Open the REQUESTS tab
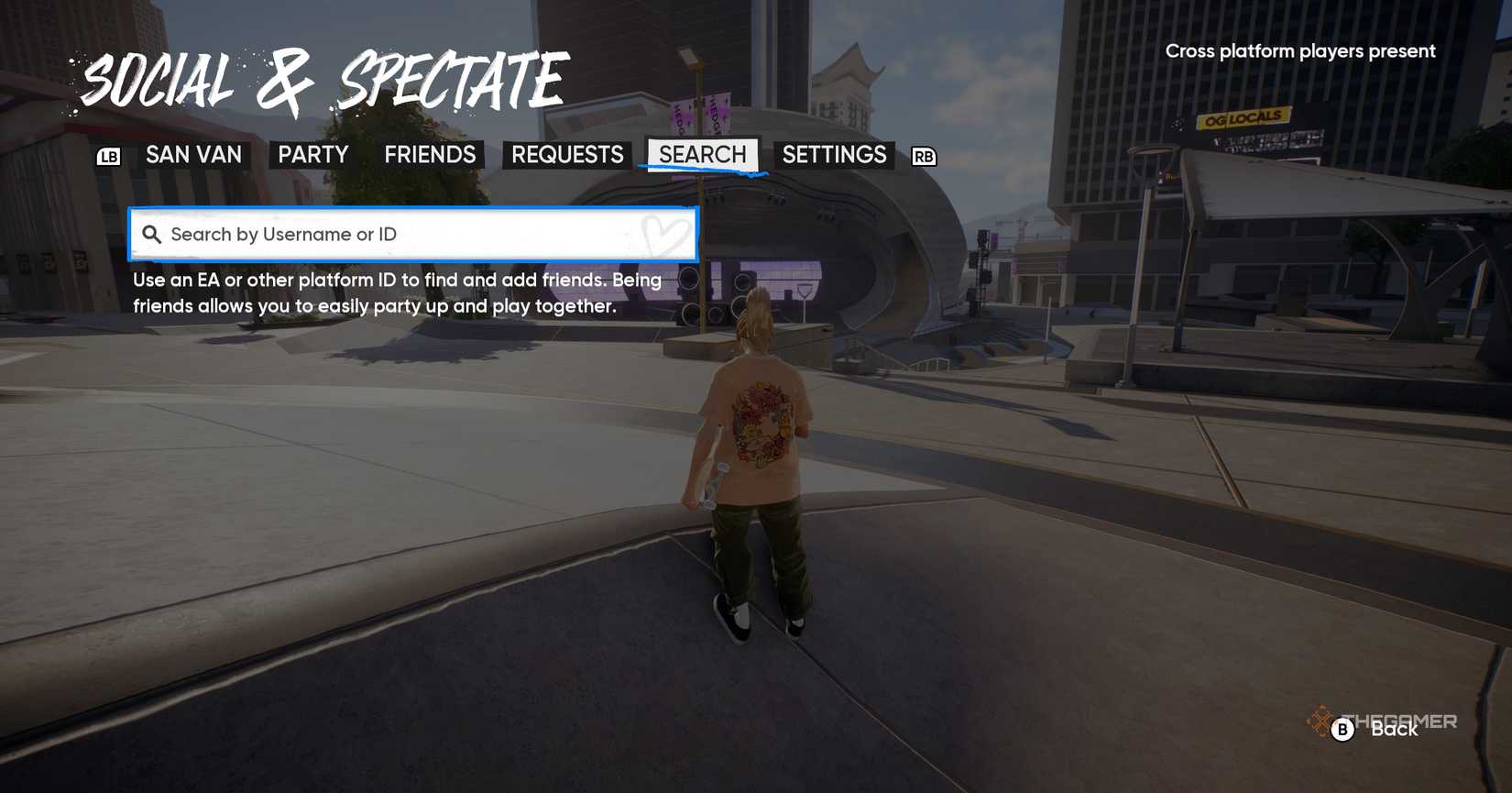The width and height of the screenshot is (1512, 793). 565,154
